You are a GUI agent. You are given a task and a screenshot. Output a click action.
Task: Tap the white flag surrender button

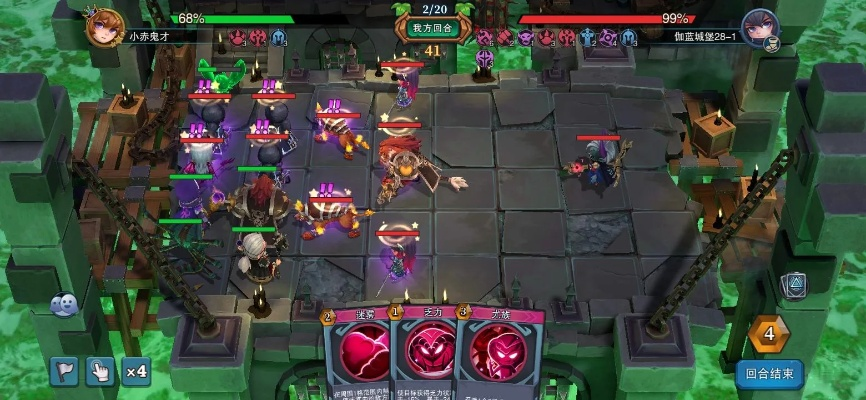click(x=64, y=371)
